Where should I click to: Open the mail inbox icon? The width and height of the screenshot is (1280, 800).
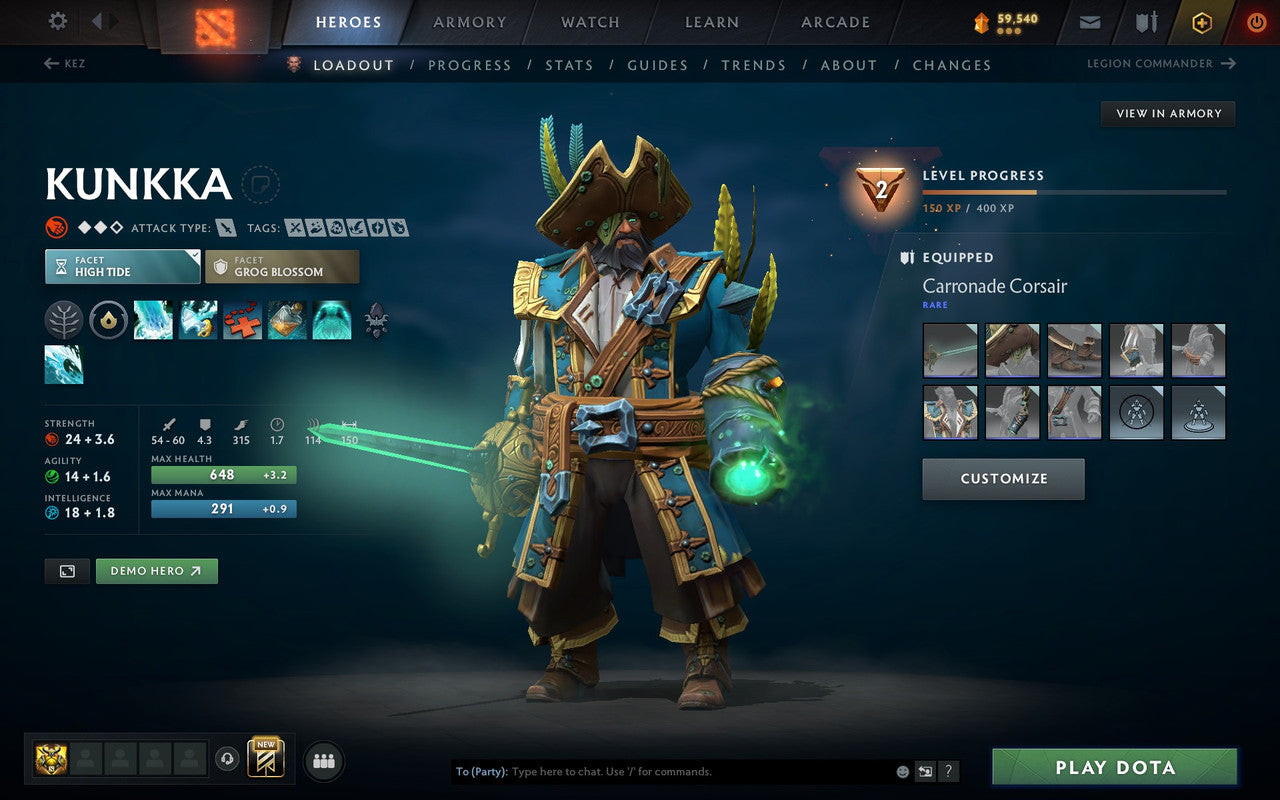tap(1089, 22)
